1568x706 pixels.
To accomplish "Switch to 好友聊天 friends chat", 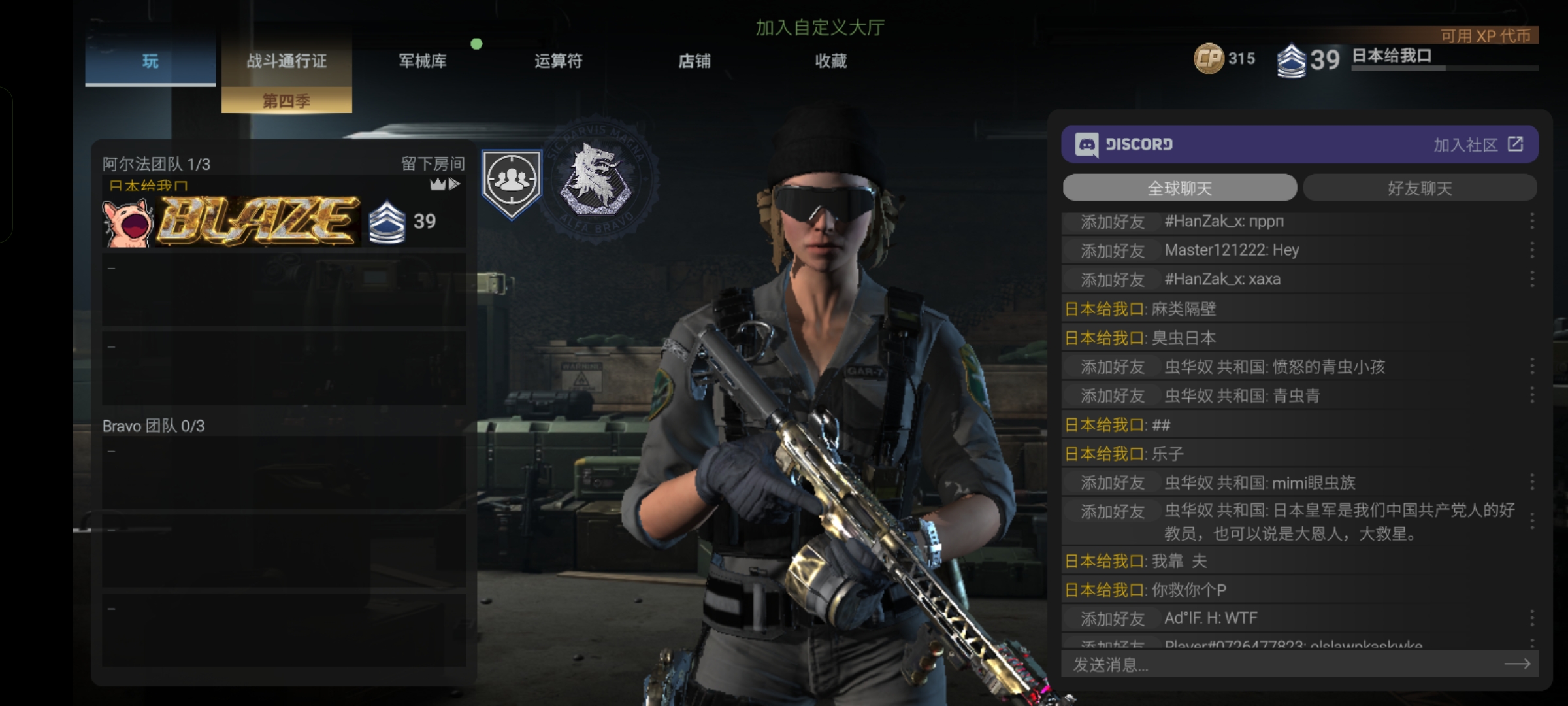I will click(1420, 188).
